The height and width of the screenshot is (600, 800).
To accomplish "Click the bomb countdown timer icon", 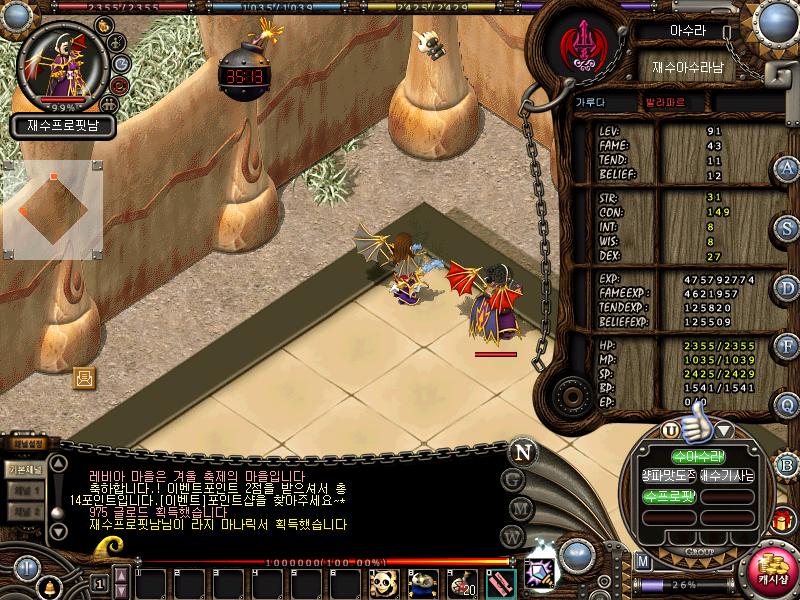I will [241, 72].
